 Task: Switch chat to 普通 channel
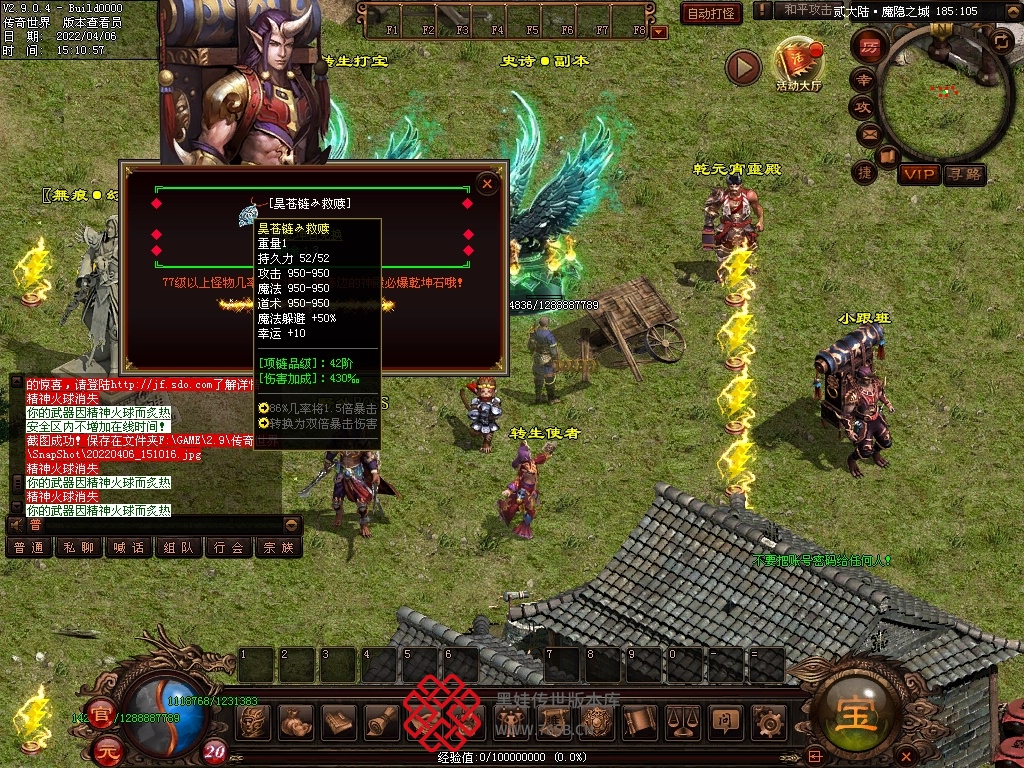28,548
